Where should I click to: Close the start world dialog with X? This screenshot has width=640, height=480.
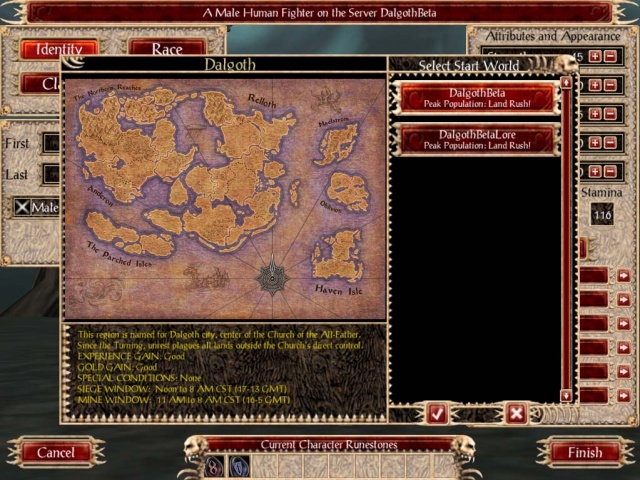pos(516,411)
